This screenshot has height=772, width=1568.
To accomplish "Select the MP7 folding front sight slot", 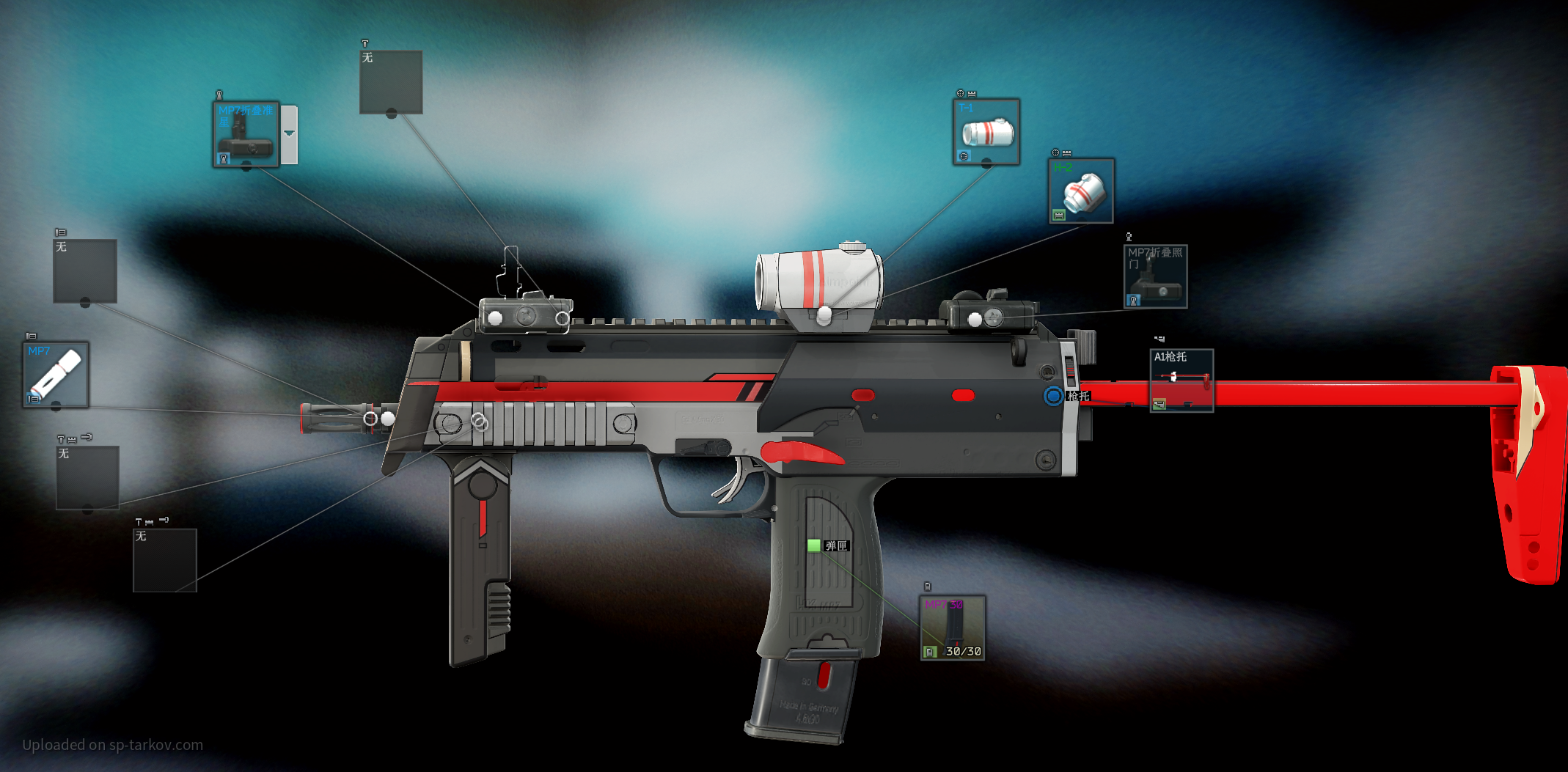I will [246, 135].
